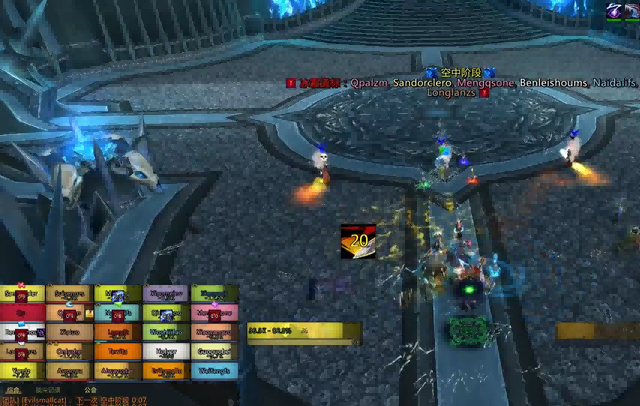Target Wolfangts in the light-blue raid frame
This screenshot has height=406, width=640.
pos(215,370)
